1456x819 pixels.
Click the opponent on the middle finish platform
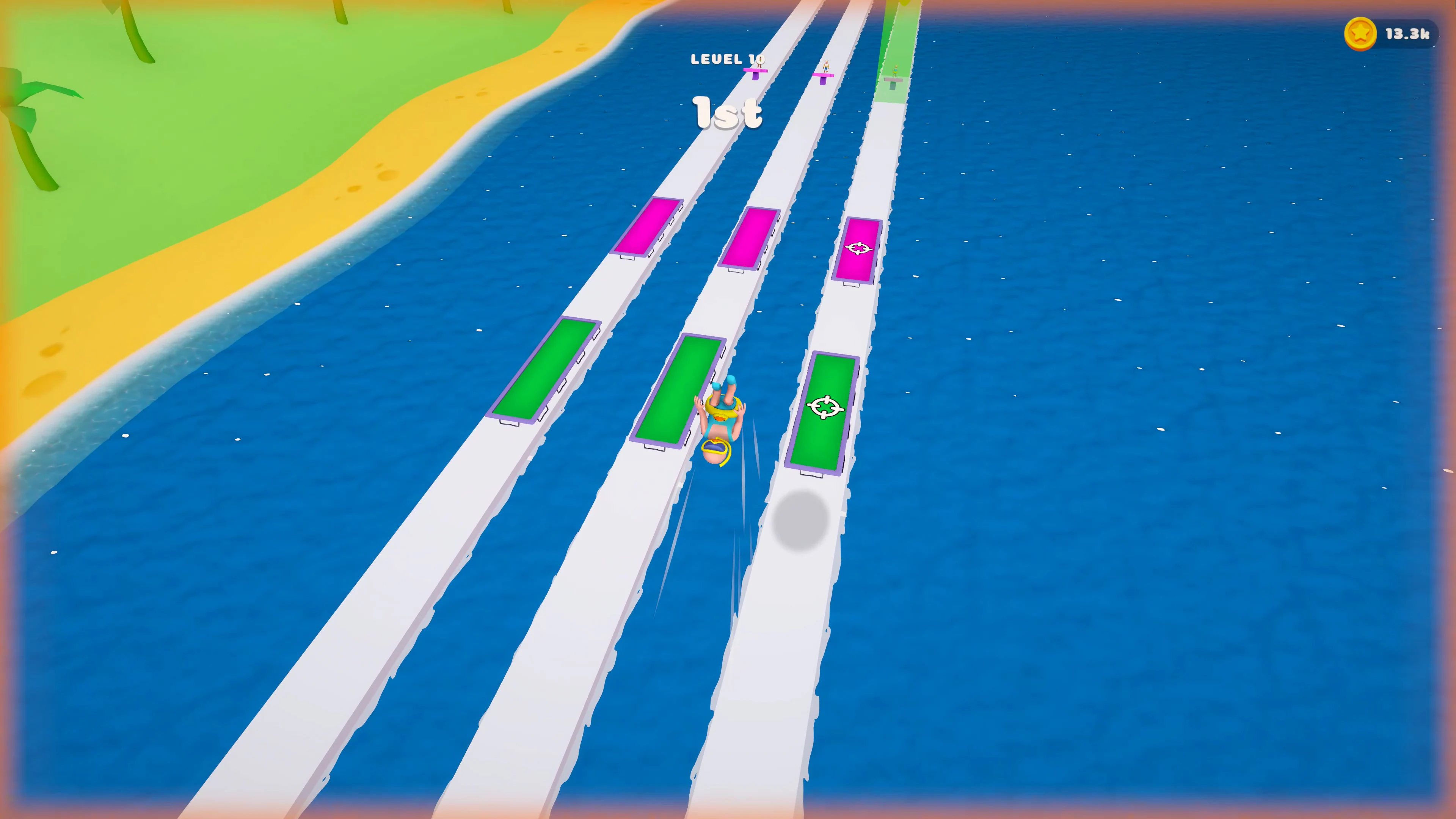point(826,67)
